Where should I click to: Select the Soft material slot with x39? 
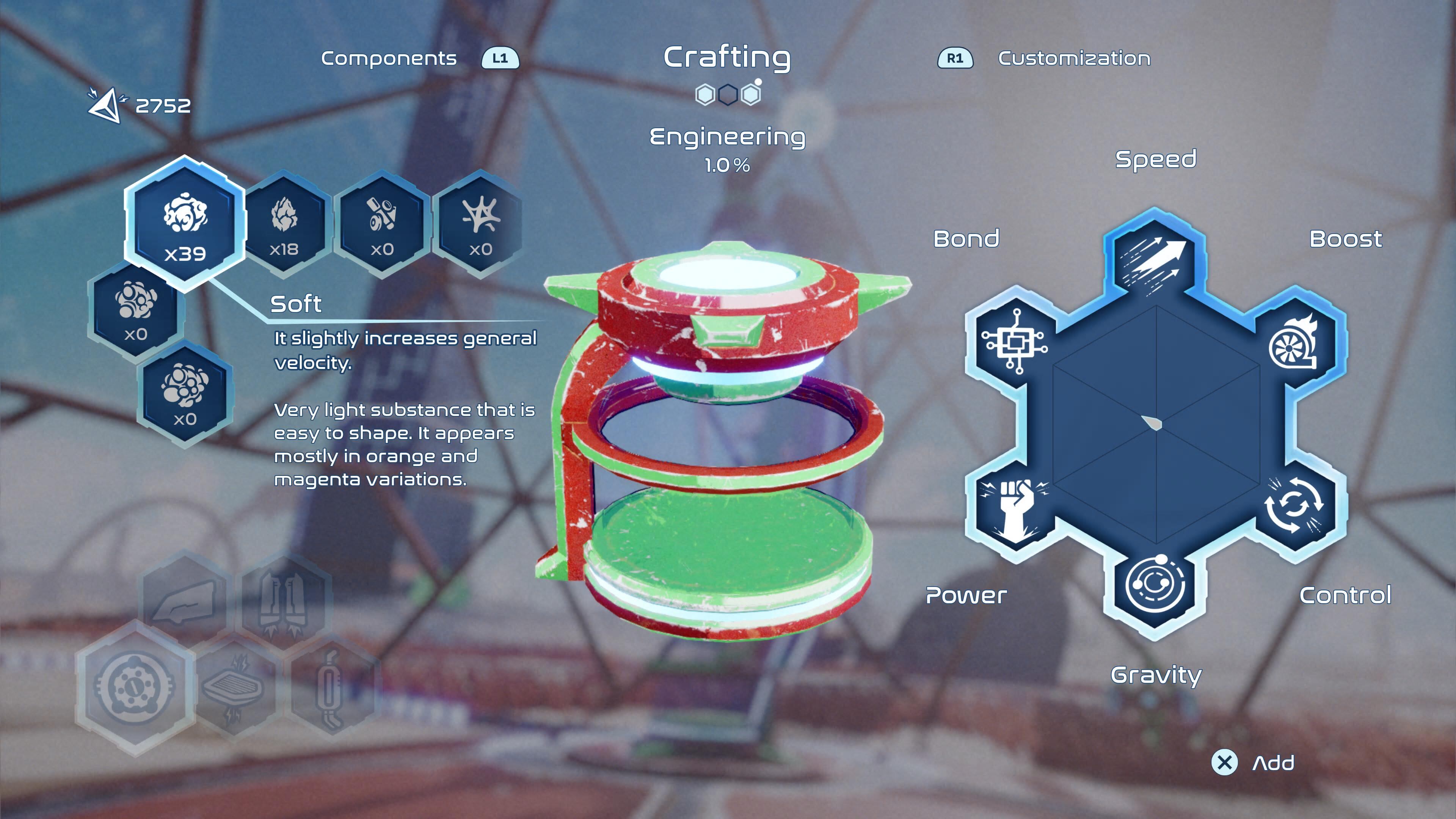pos(185,223)
